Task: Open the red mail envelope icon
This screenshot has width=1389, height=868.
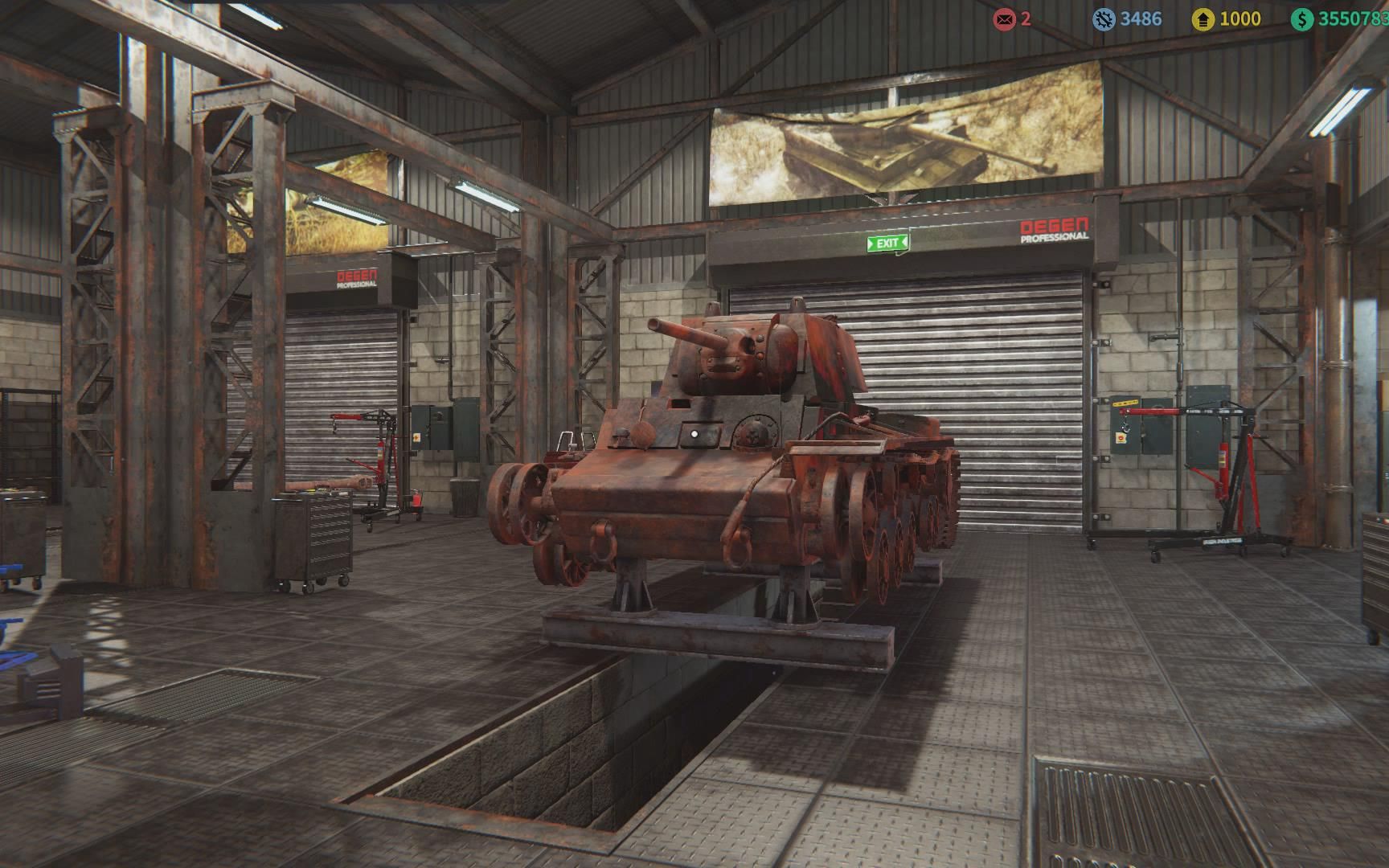Action: pyautogui.click(x=1004, y=19)
